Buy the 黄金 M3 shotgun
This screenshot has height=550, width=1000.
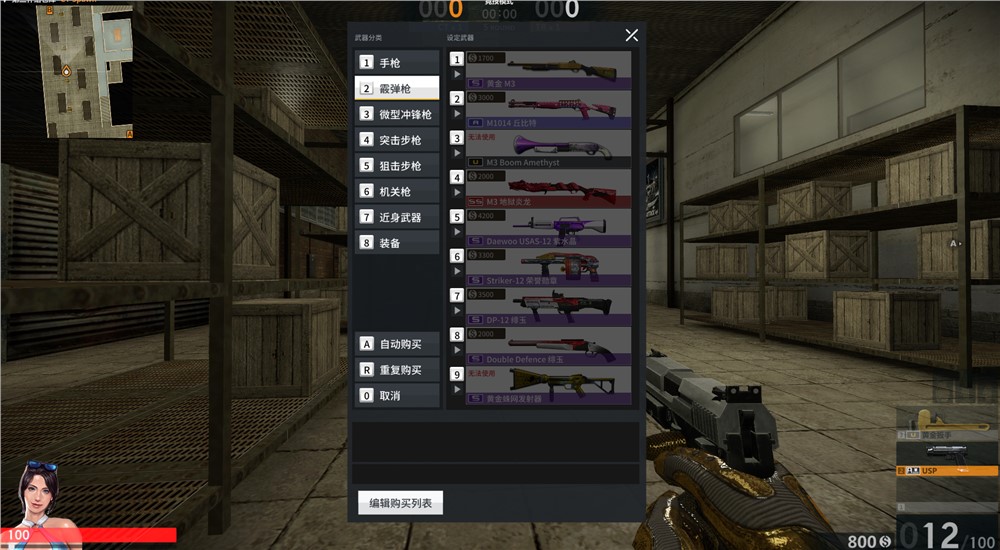pos(548,71)
